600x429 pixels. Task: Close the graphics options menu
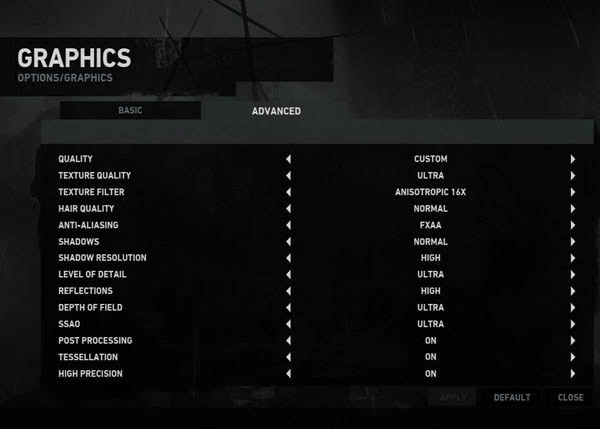point(571,397)
